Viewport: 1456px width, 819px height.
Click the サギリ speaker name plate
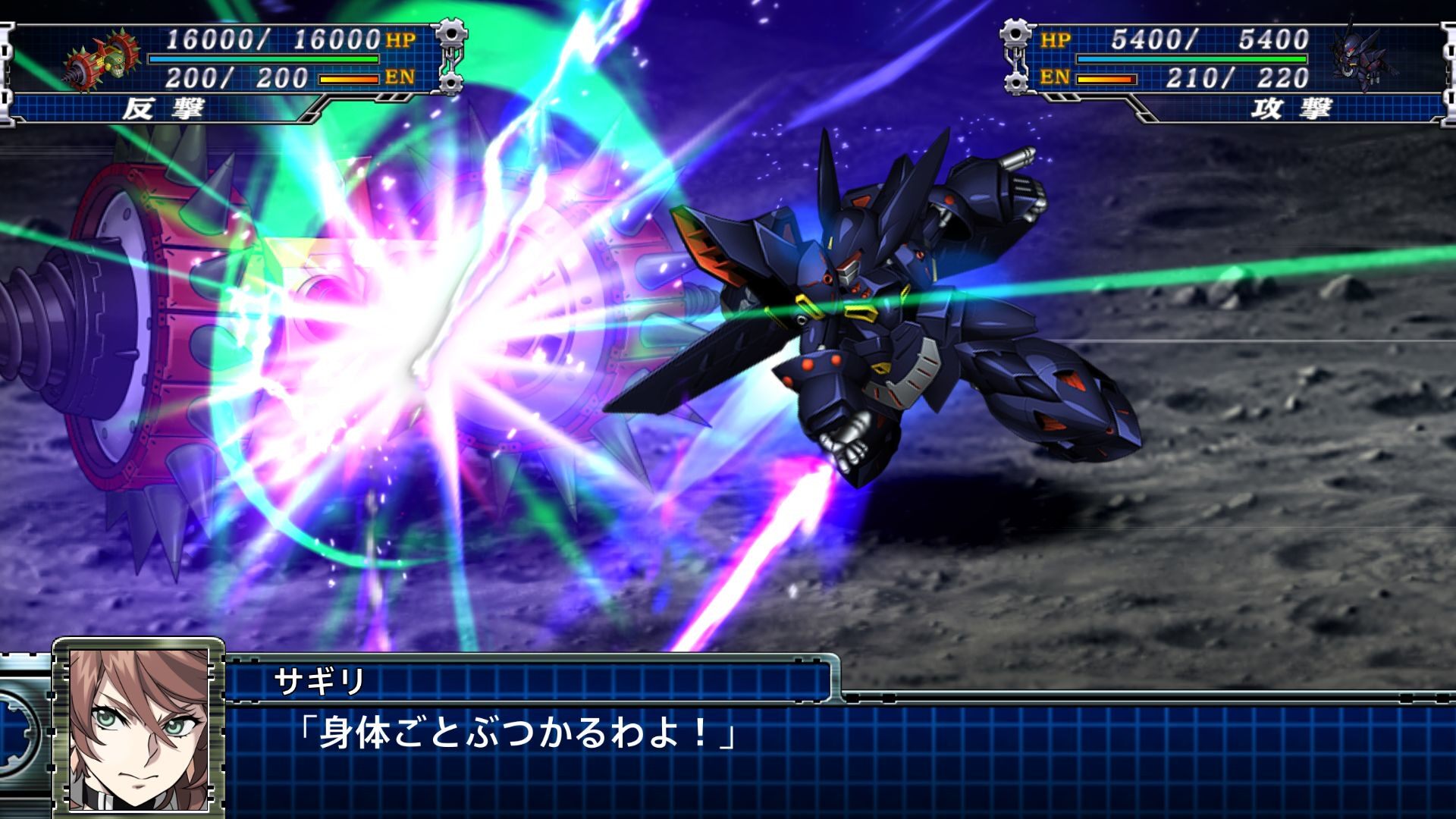[320, 681]
